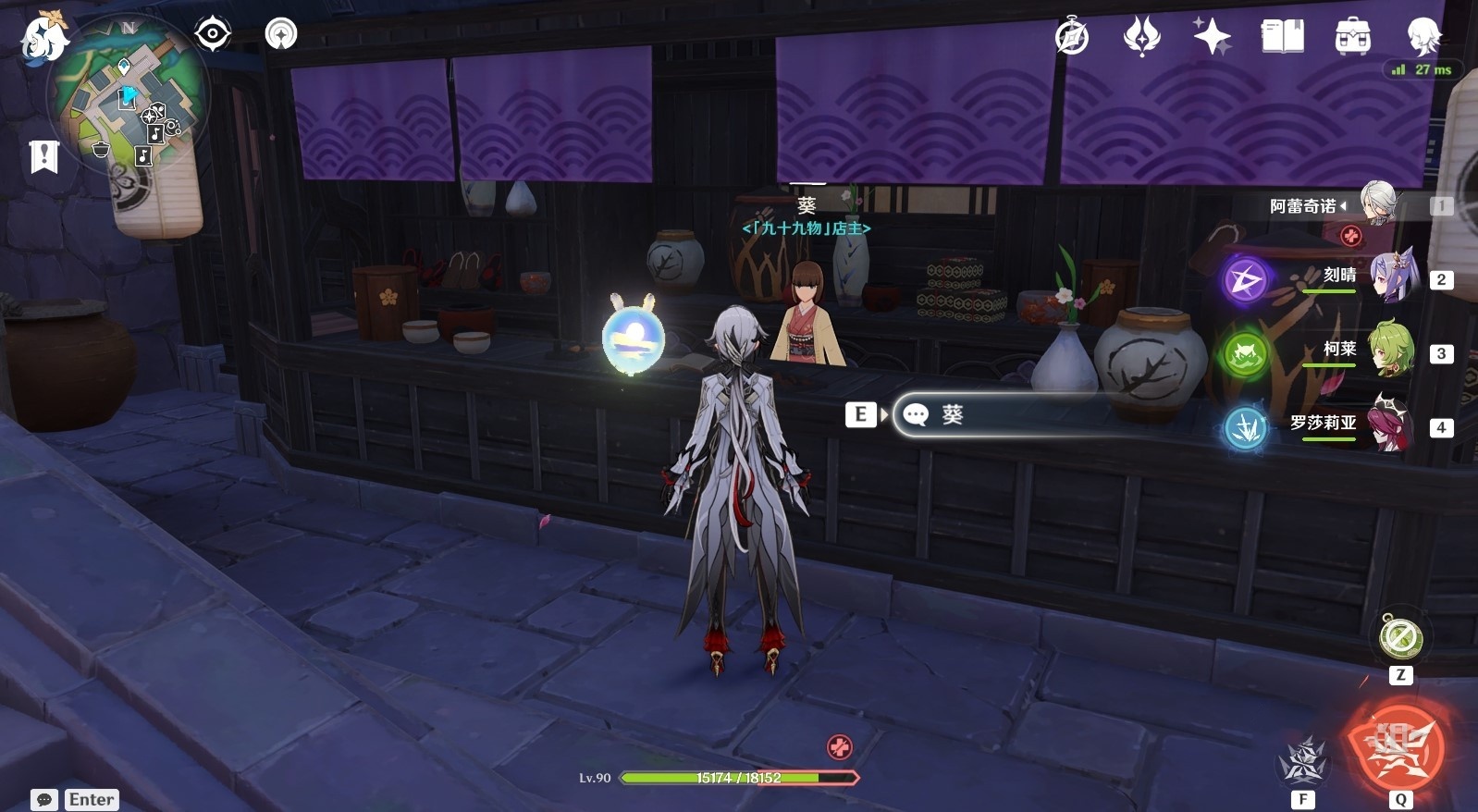
Task: Switch to party member 刻晴
Action: [x=1392, y=277]
